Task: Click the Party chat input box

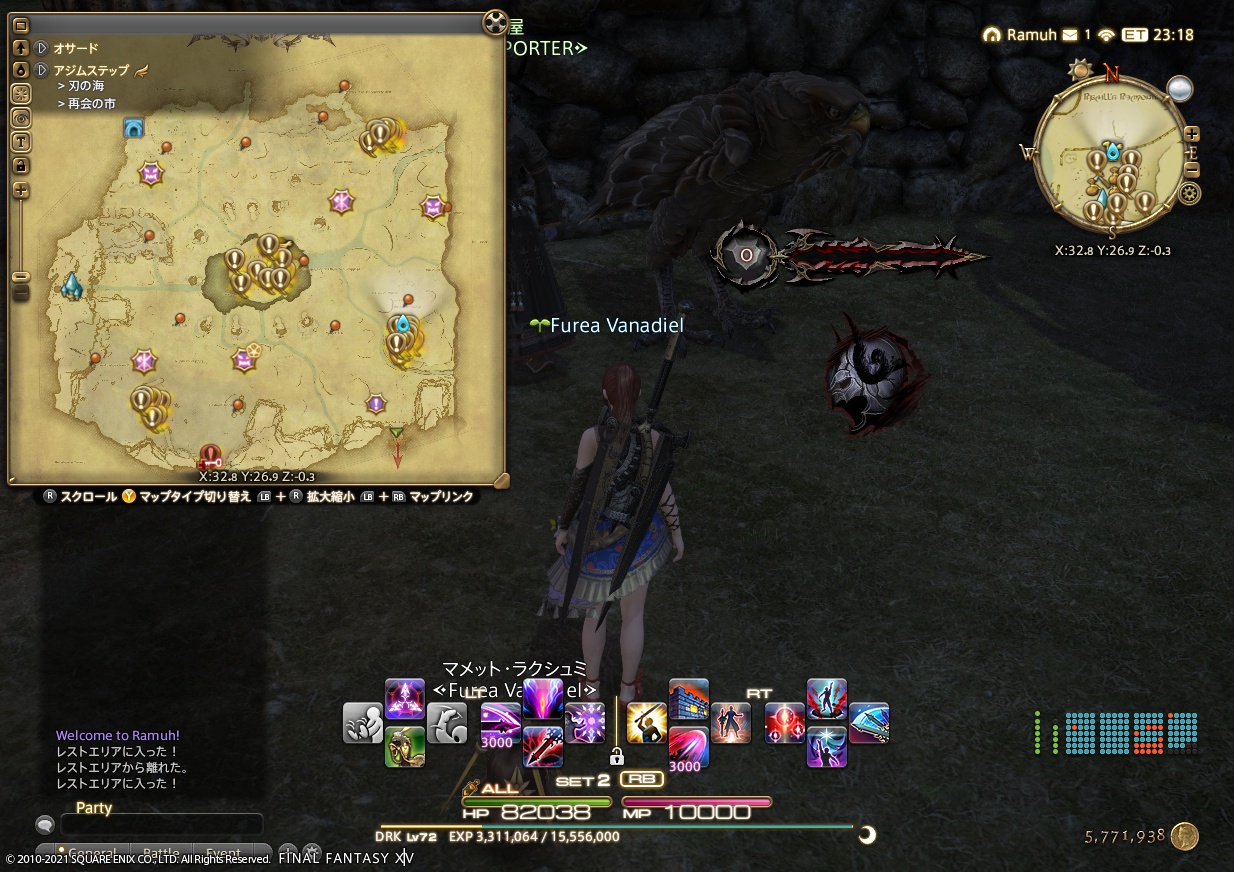Action: [x=162, y=824]
